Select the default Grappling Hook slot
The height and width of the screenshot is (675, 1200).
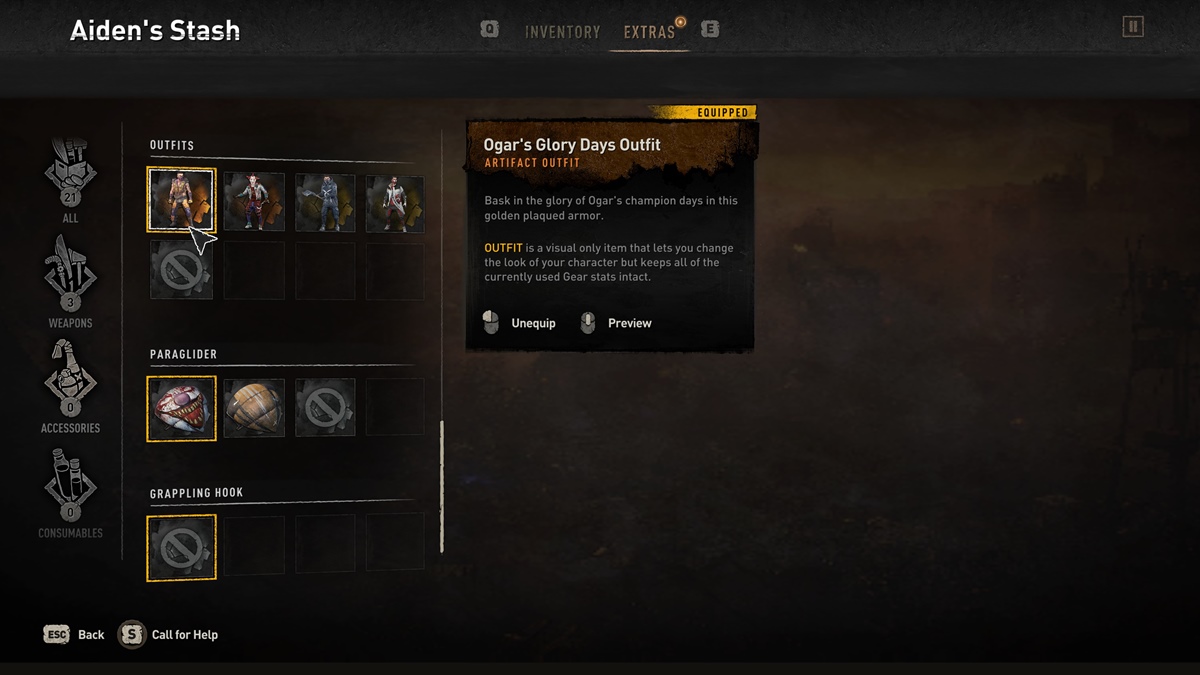[x=182, y=547]
